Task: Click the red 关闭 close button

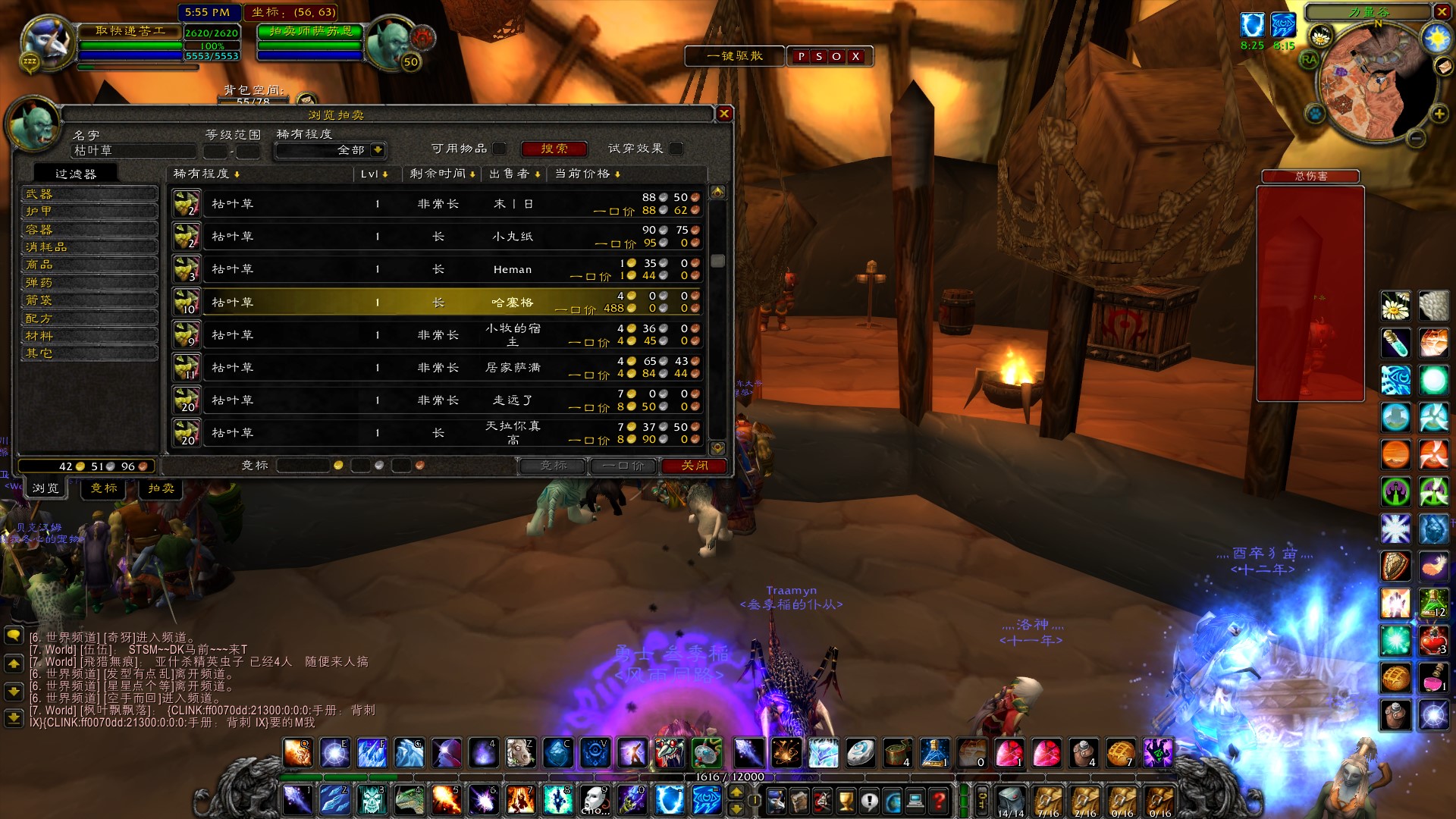Action: tap(694, 466)
